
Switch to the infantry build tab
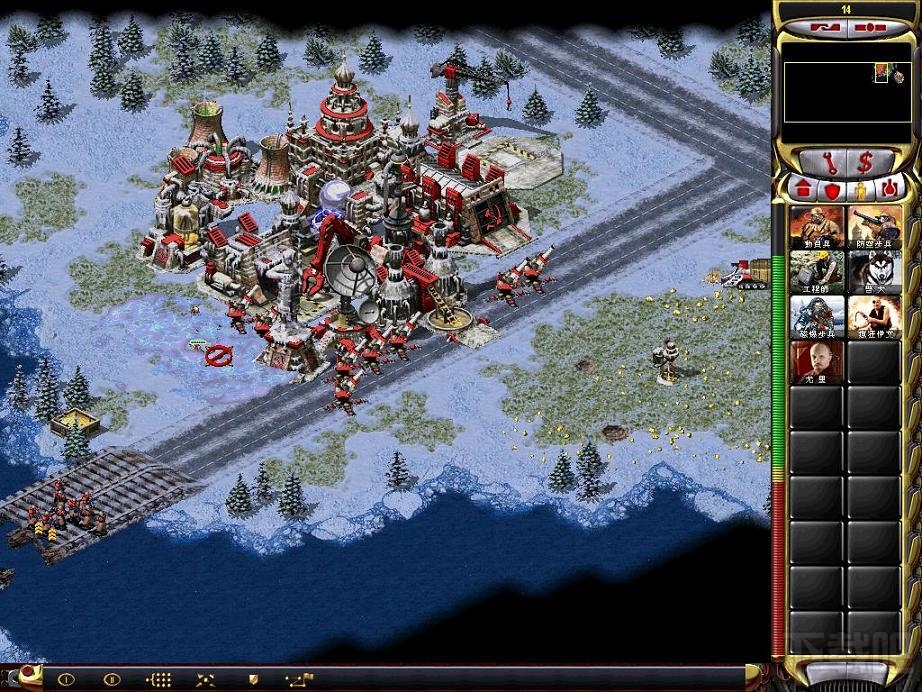859,188
